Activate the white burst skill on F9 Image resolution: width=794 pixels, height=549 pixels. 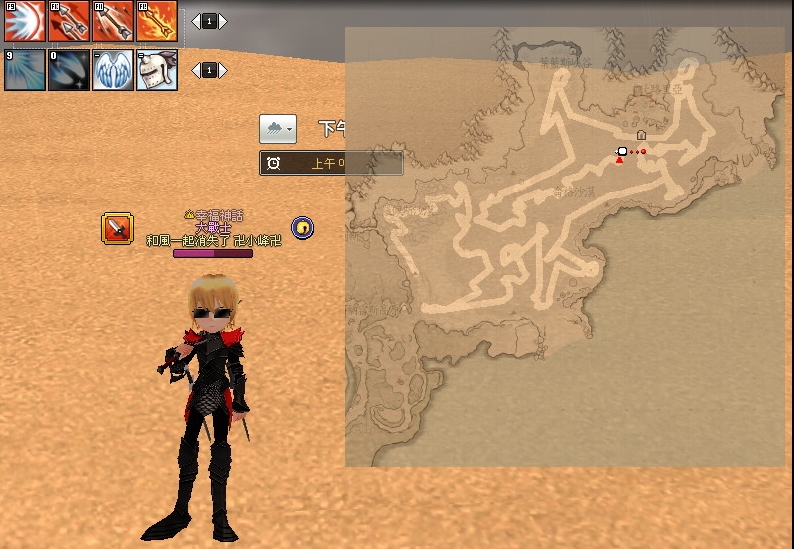tap(25, 21)
